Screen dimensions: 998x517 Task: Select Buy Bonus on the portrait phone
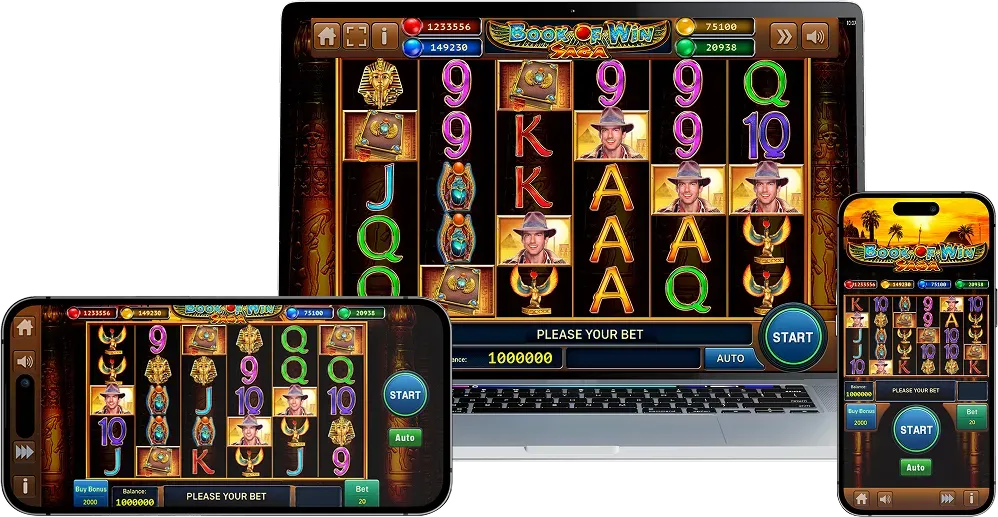tap(860, 416)
